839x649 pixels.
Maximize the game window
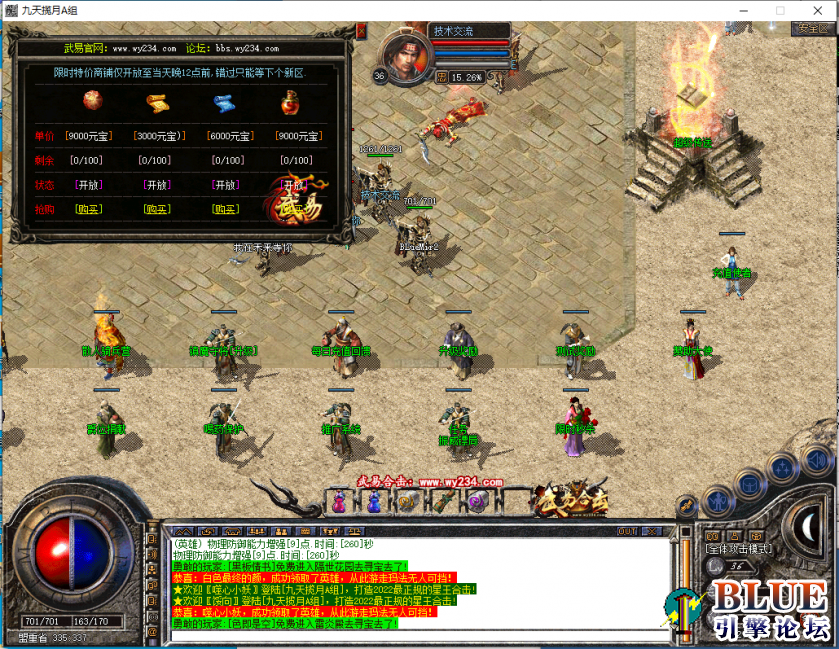pos(780,9)
